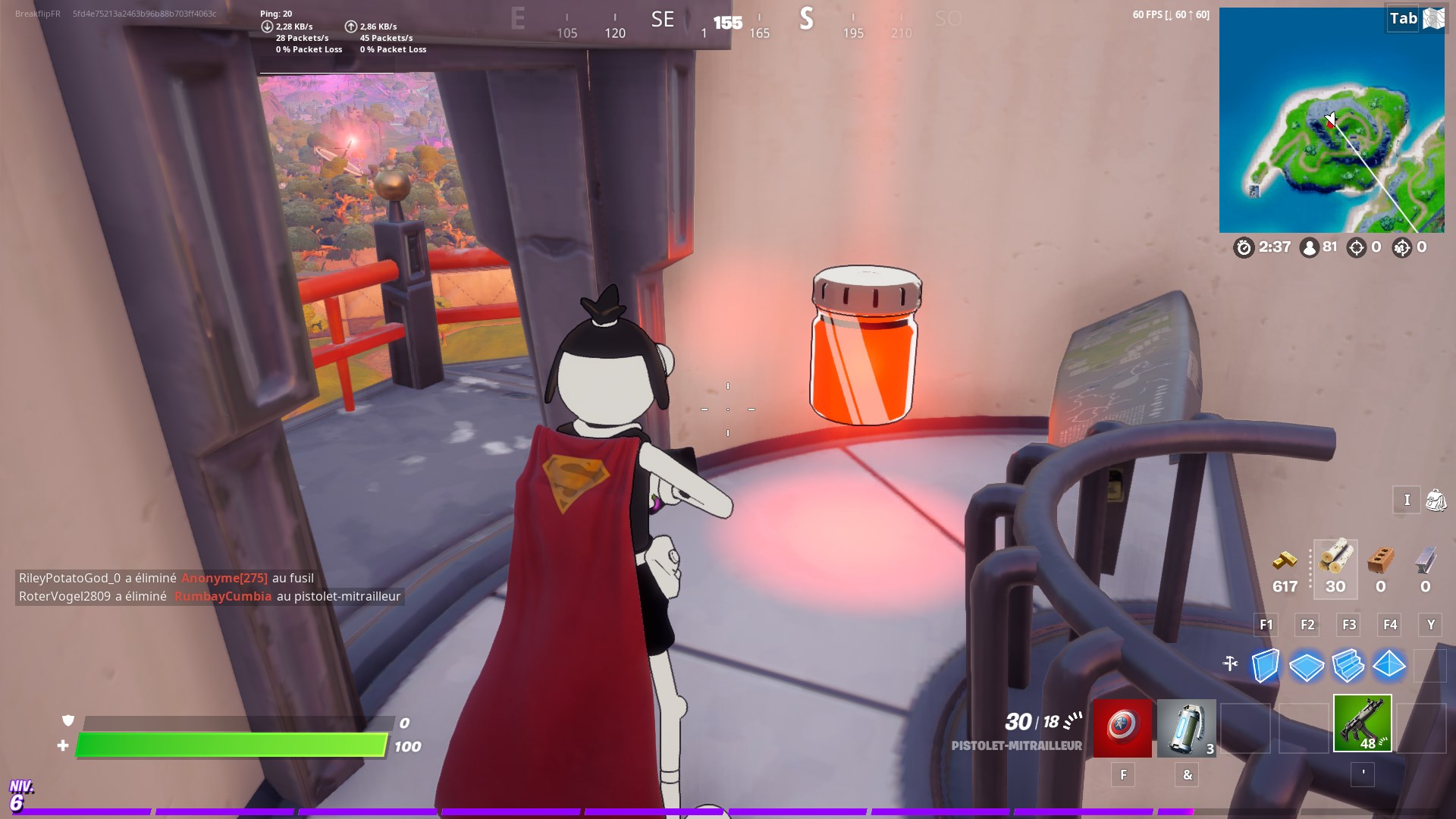Click the eliminations crosshair icon
1456x819 pixels.
1357,246
